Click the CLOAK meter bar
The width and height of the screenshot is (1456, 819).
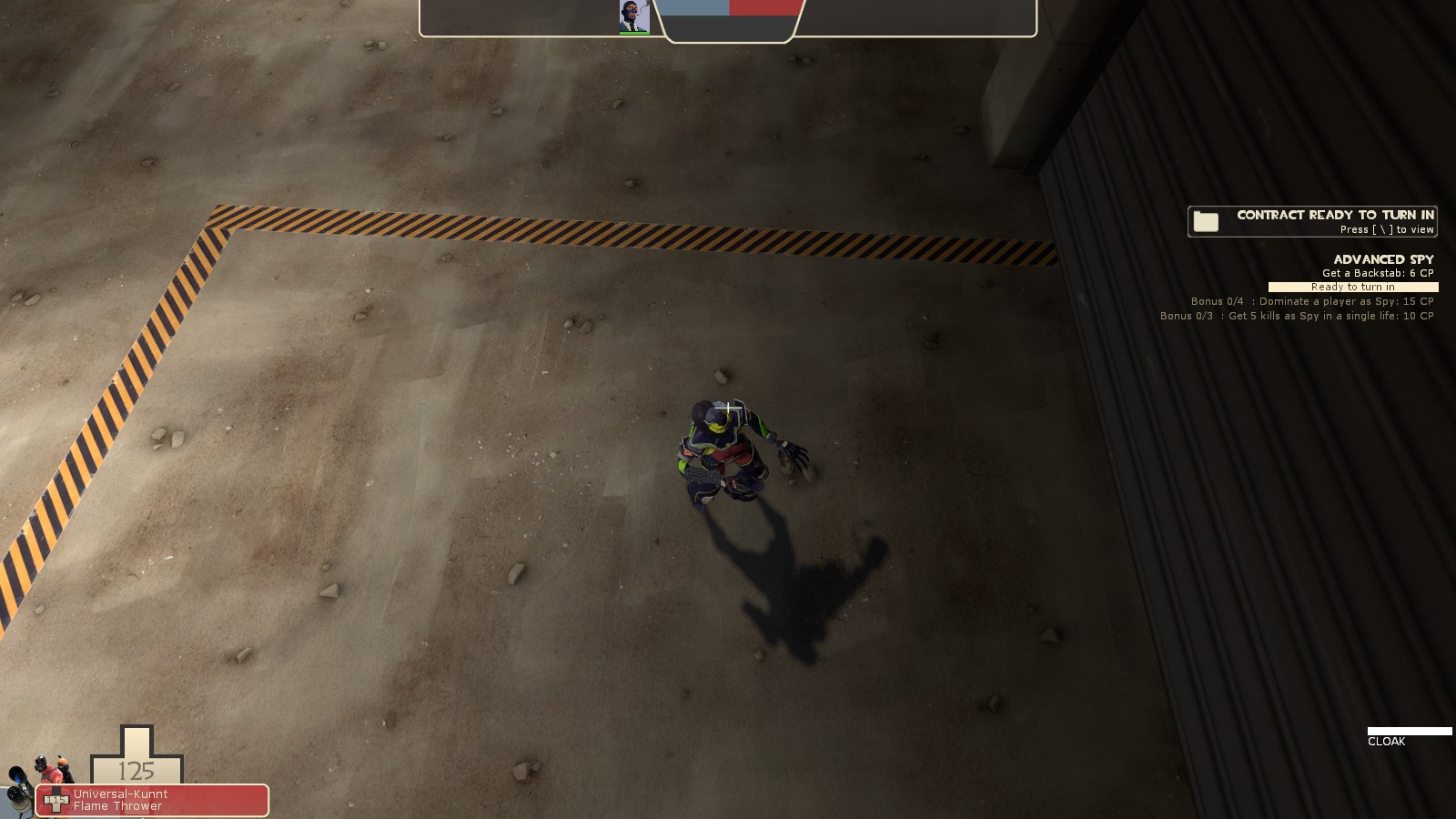(1409, 730)
